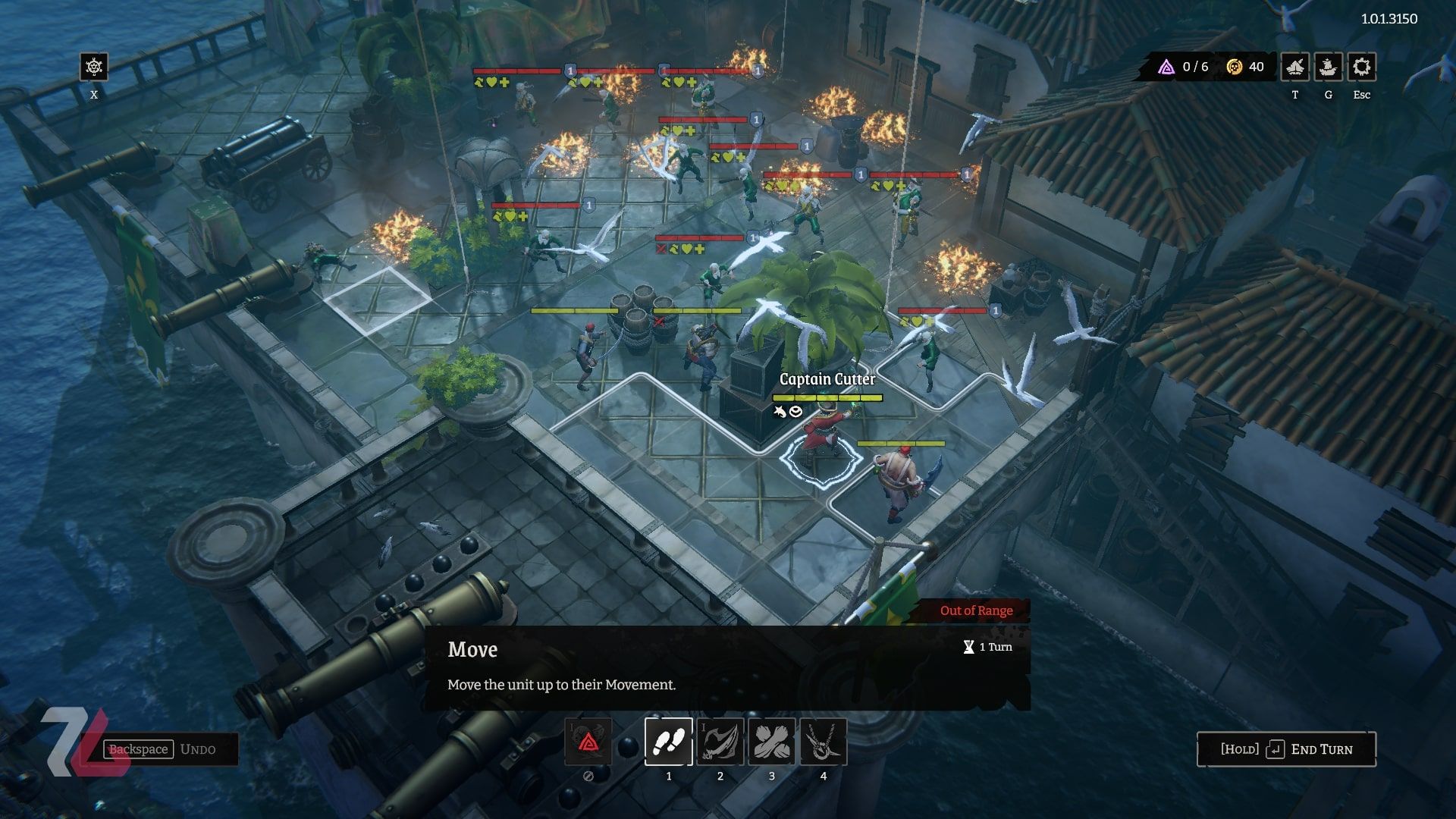Click the red triangle spiral ability slot
The image size is (1456, 819).
[x=588, y=741]
